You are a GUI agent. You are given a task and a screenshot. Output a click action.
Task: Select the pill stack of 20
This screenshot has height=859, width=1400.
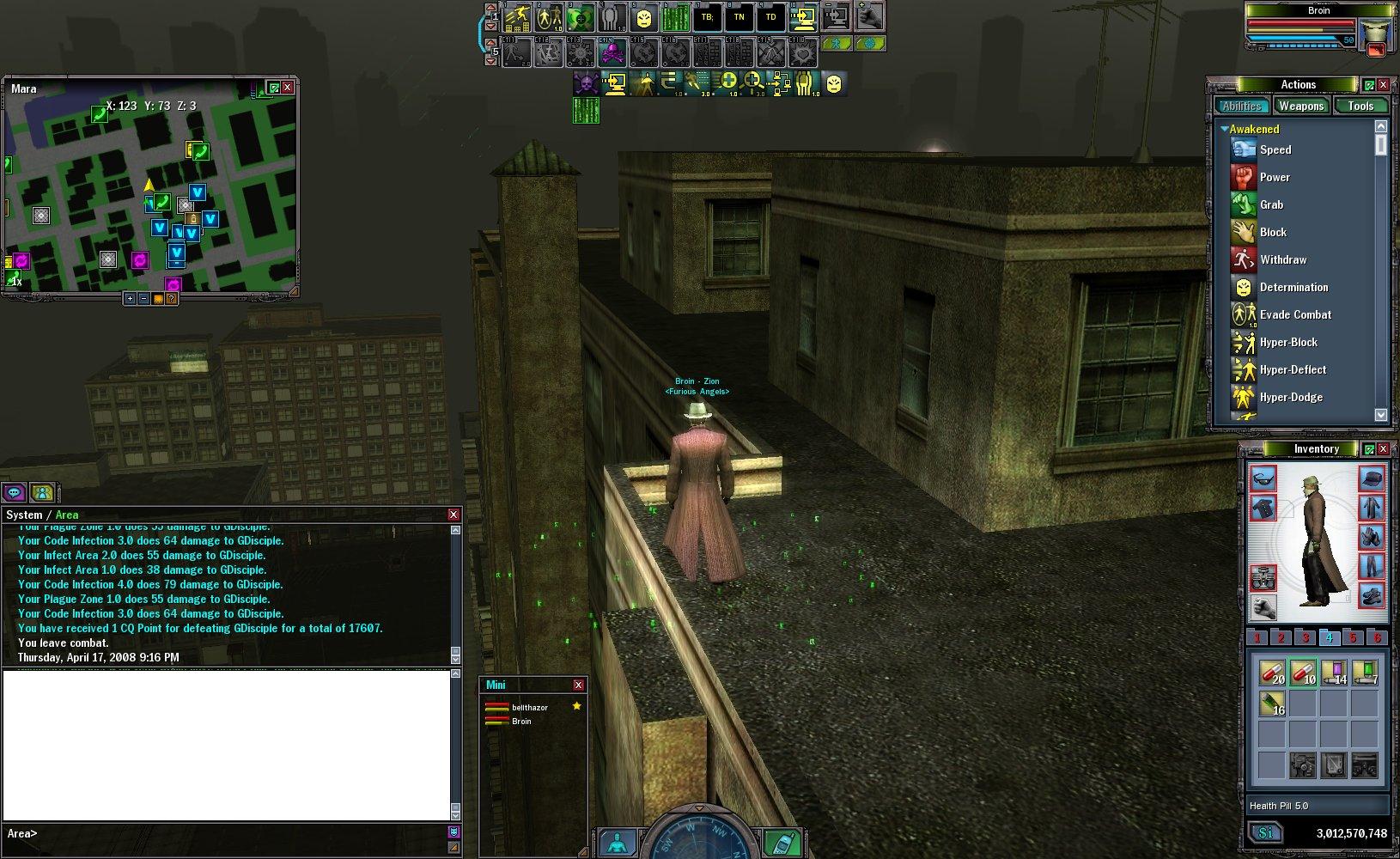[x=1271, y=673]
